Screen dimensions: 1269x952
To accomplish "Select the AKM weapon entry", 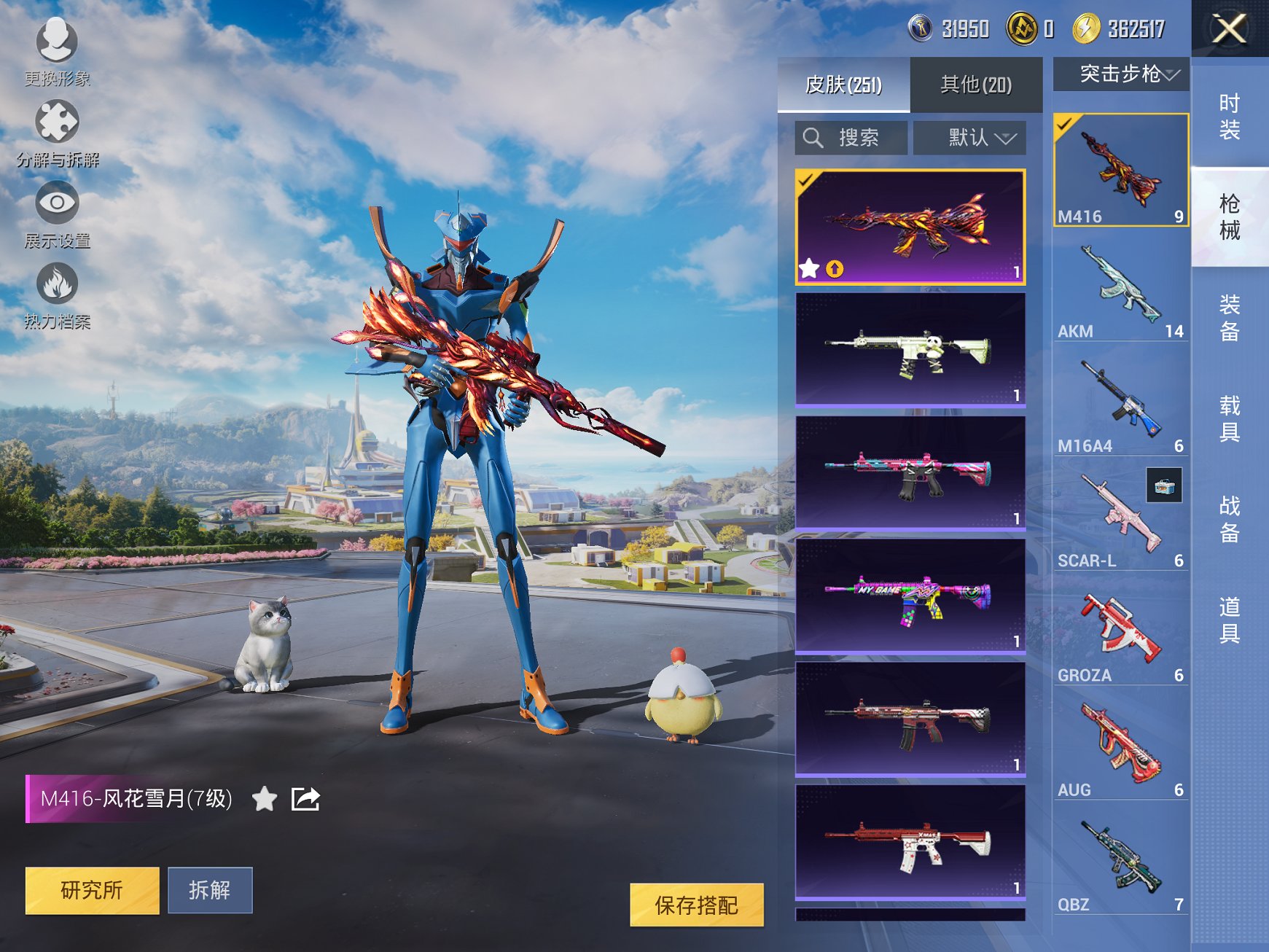I will pos(1121,288).
